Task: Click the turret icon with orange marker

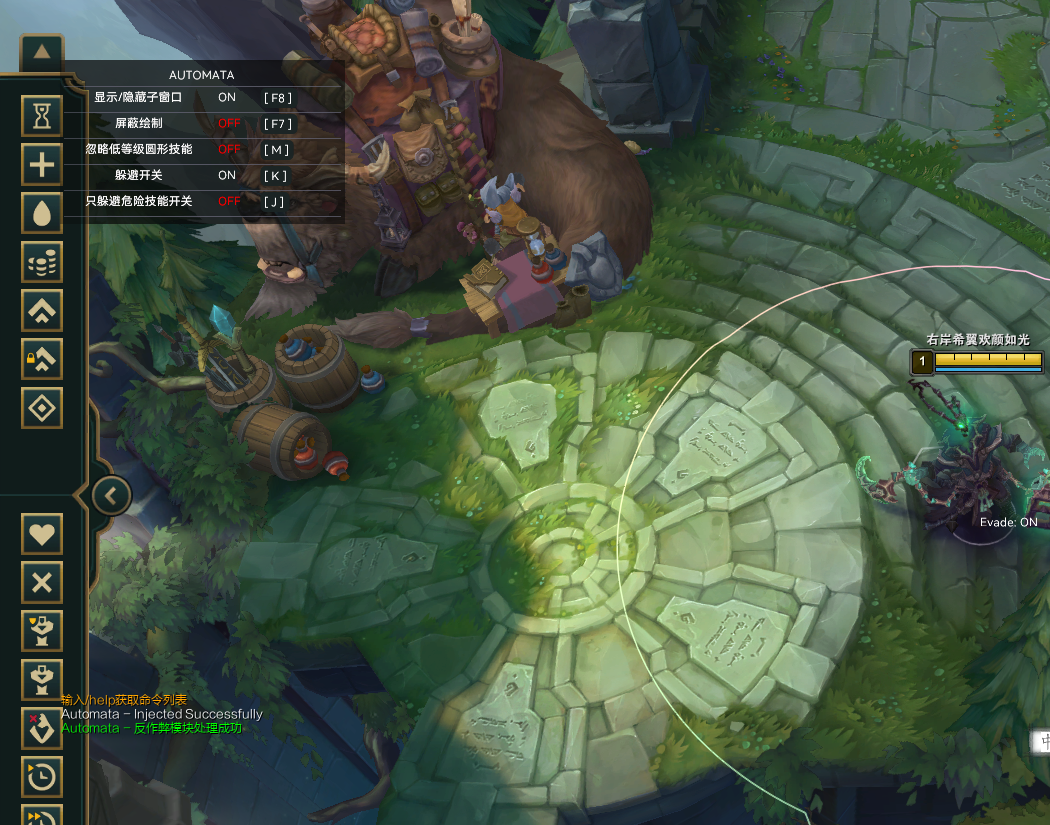Action: click(42, 631)
